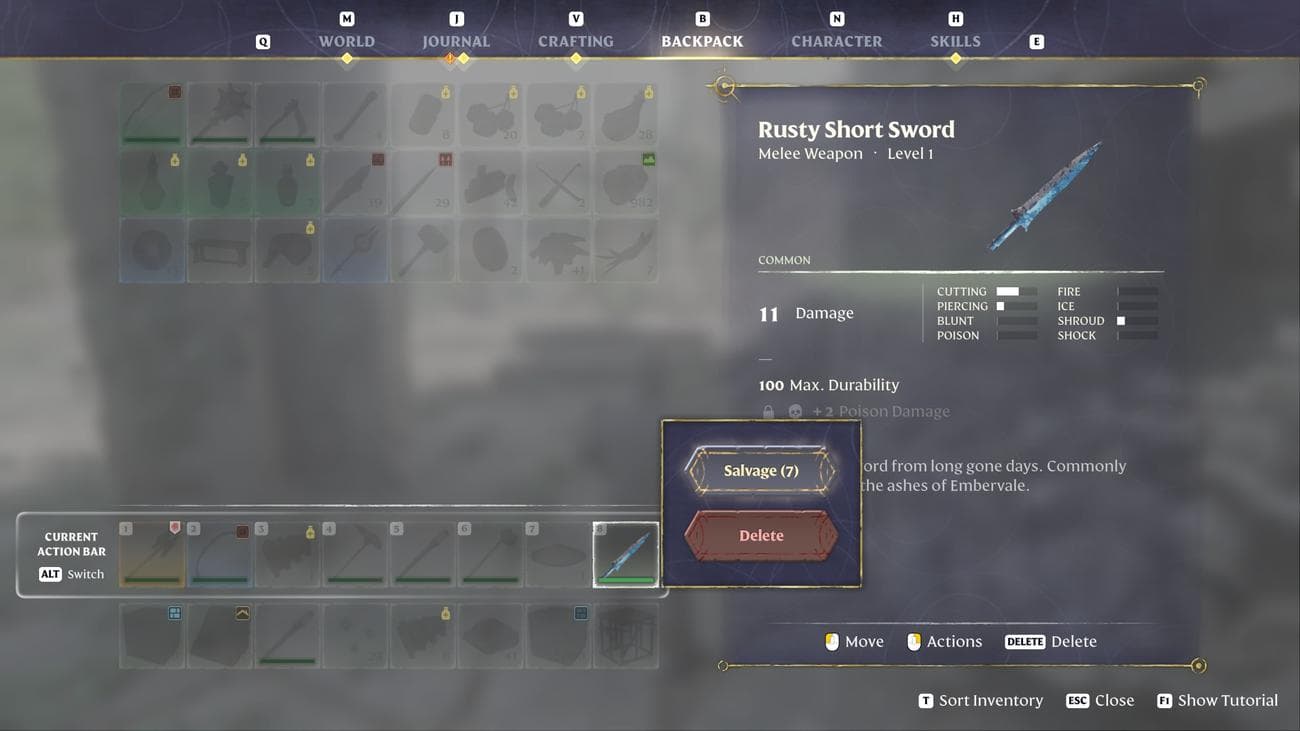Select the Rusty Short Sword action bar slot
The width and height of the screenshot is (1300, 731).
626,554
